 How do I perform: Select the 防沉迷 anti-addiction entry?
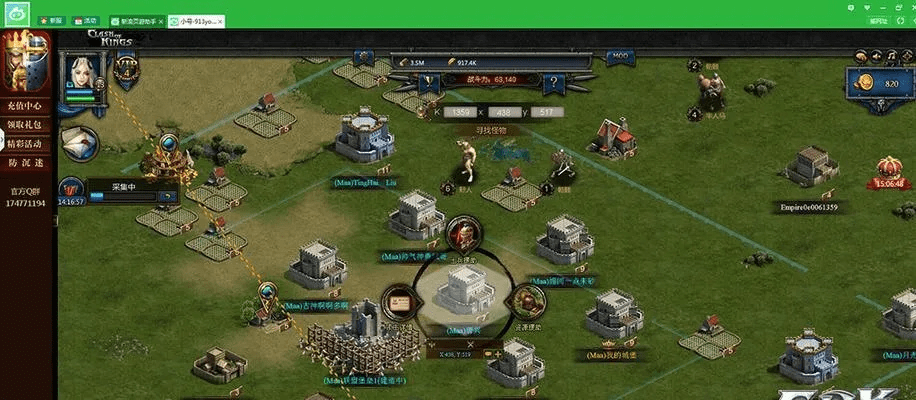(x=24, y=163)
